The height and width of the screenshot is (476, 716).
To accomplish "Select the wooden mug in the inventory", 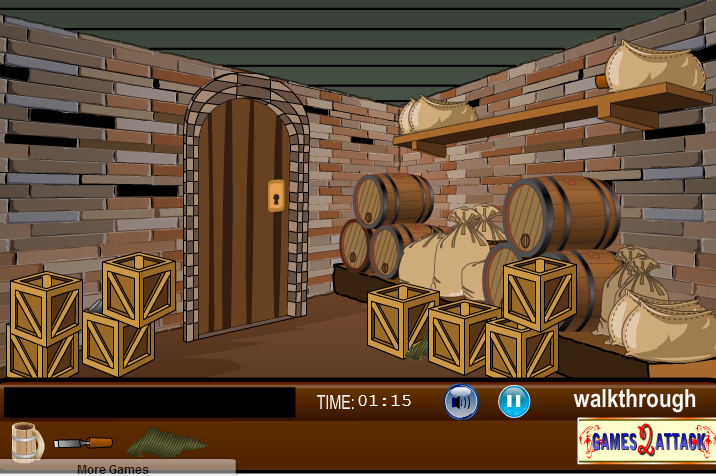I will [27, 440].
